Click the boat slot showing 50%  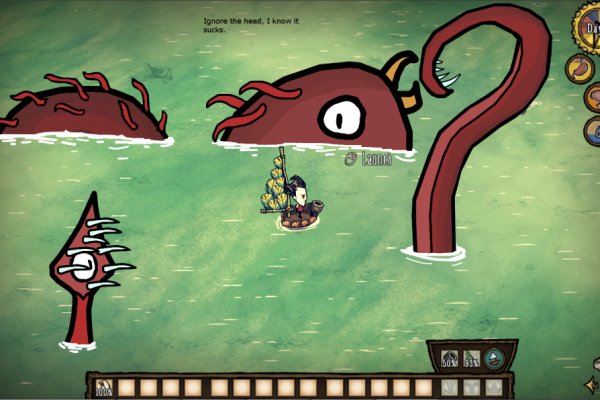[x=449, y=360]
